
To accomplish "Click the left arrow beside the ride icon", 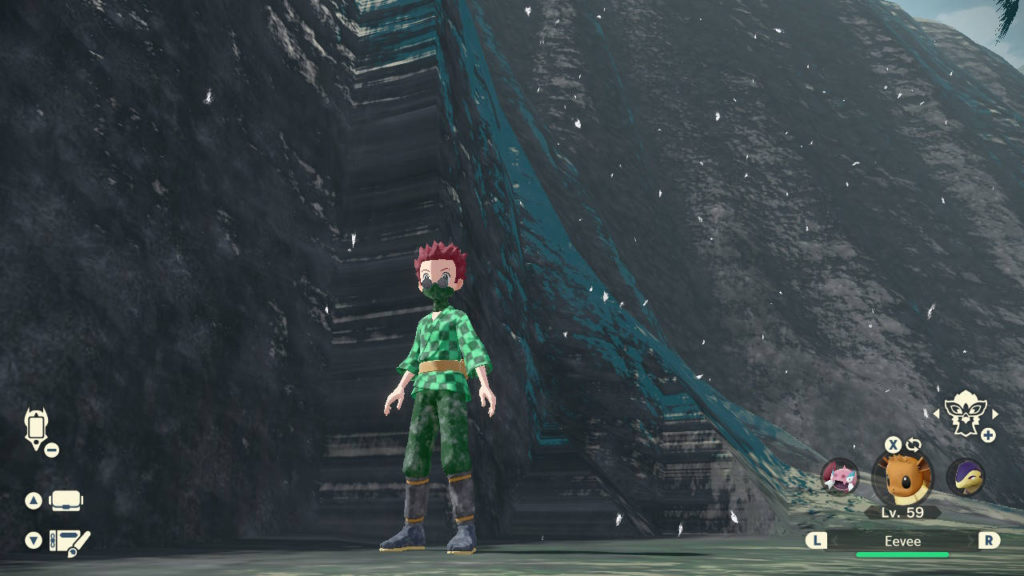I will (x=936, y=413).
